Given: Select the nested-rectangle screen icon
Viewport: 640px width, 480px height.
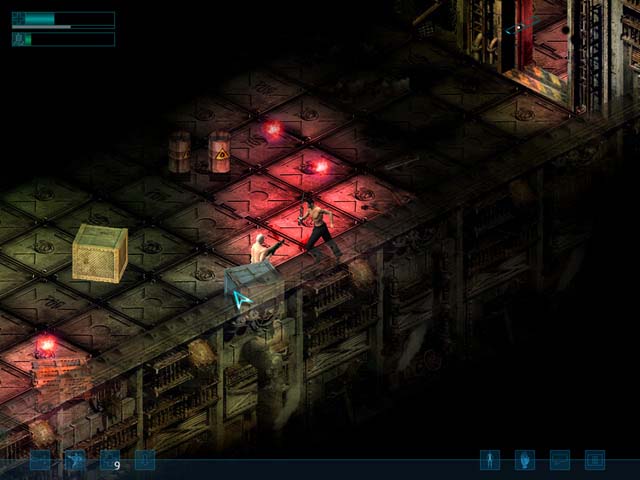Looking at the screenshot, I should [595, 460].
